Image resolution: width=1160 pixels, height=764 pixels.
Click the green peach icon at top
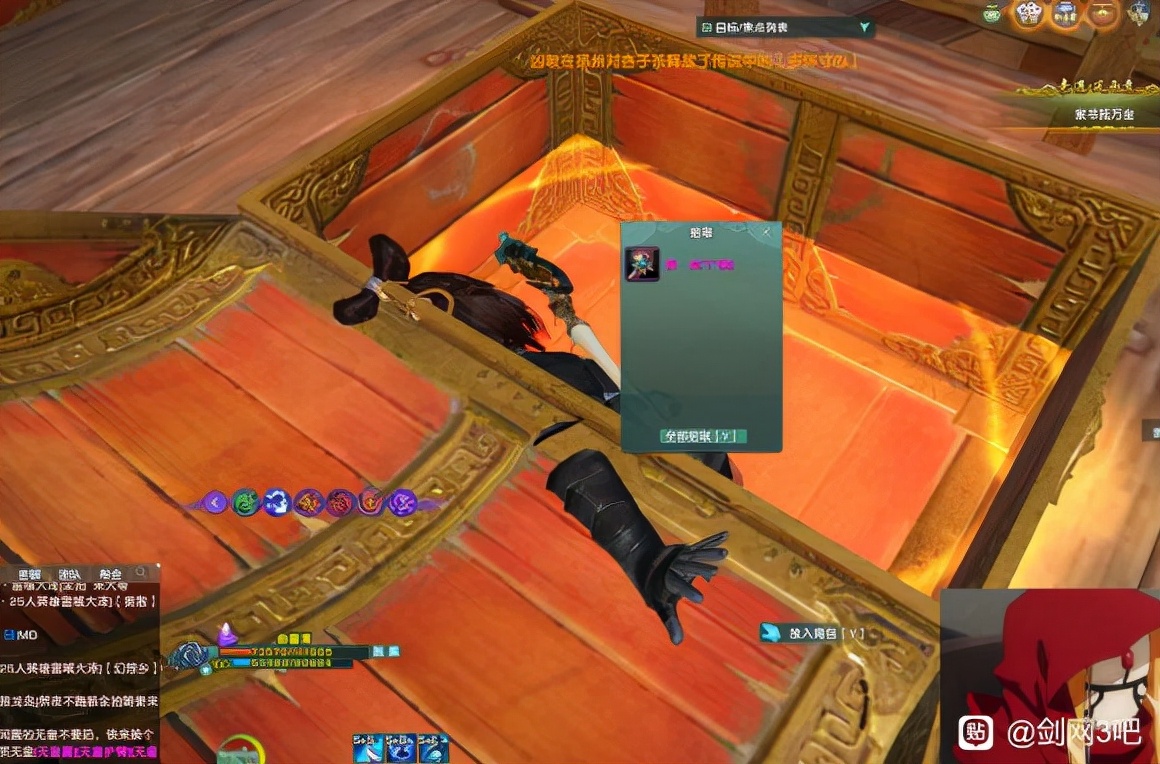991,13
